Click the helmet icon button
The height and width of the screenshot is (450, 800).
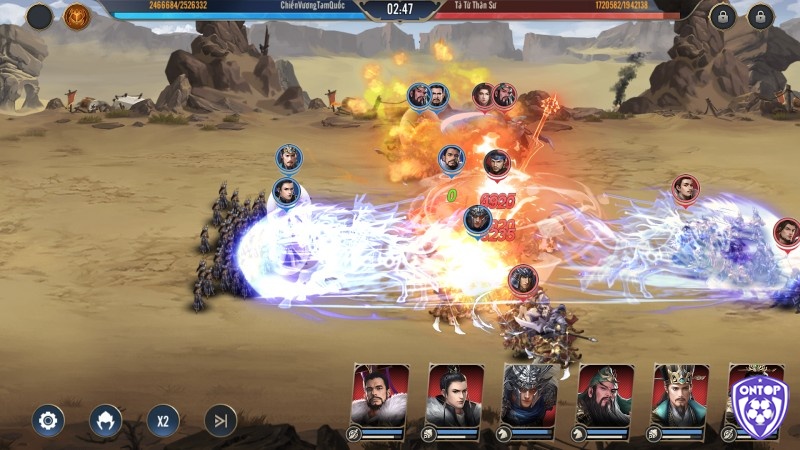pyautogui.click(x=105, y=420)
